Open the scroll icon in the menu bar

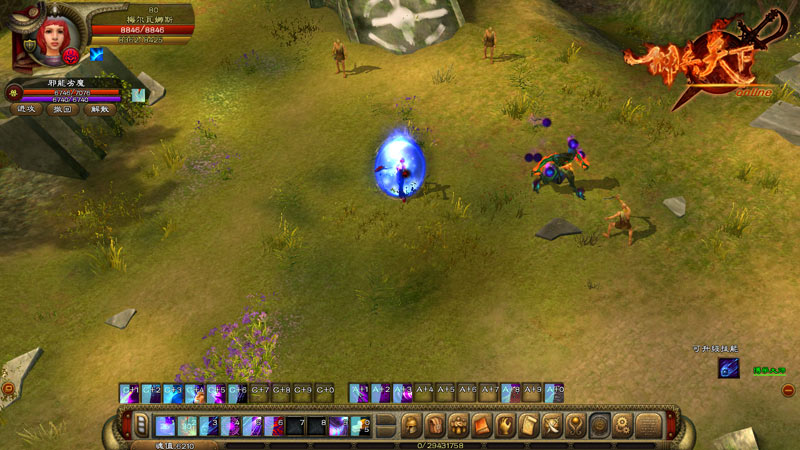[528, 426]
